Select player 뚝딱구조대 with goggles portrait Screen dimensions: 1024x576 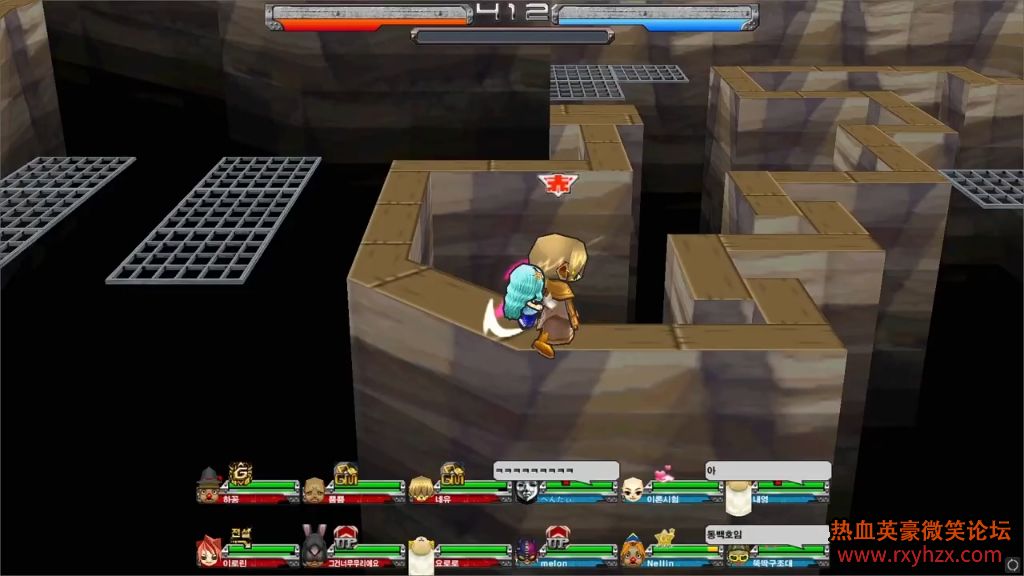pos(738,554)
